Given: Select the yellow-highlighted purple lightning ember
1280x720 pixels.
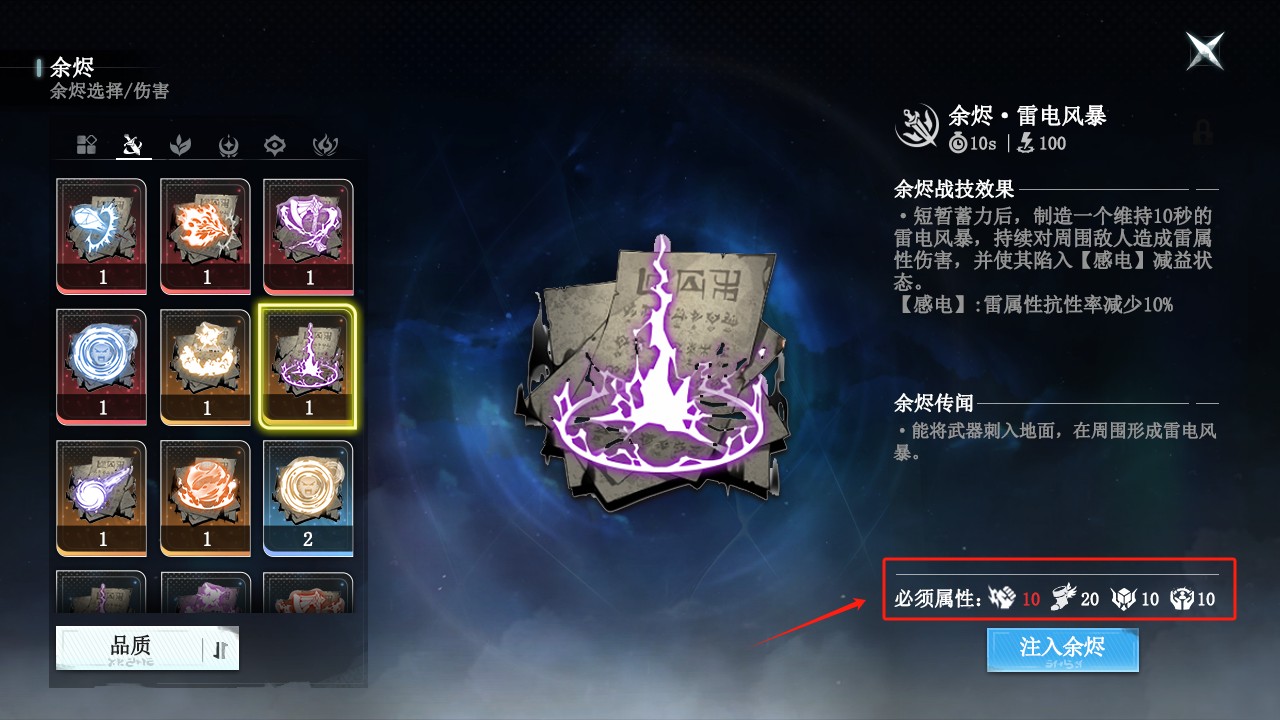Looking at the screenshot, I should pyautogui.click(x=309, y=367).
